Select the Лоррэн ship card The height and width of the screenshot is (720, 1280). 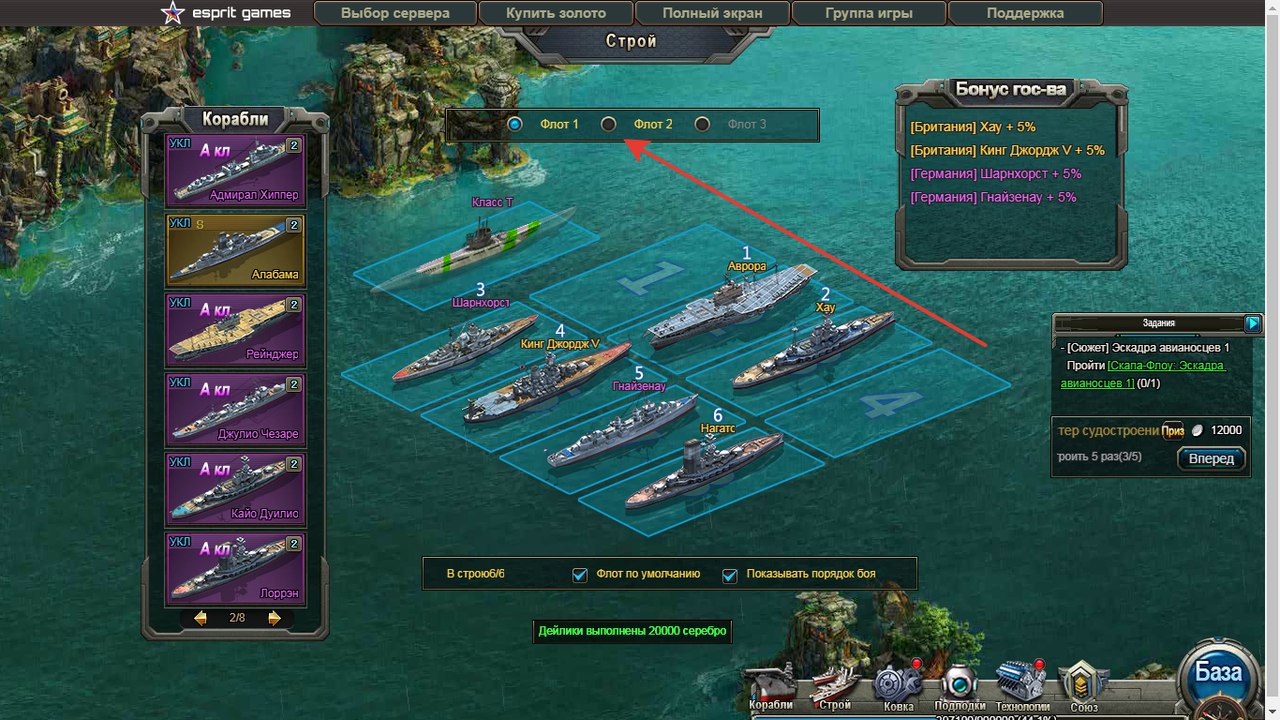[236, 569]
